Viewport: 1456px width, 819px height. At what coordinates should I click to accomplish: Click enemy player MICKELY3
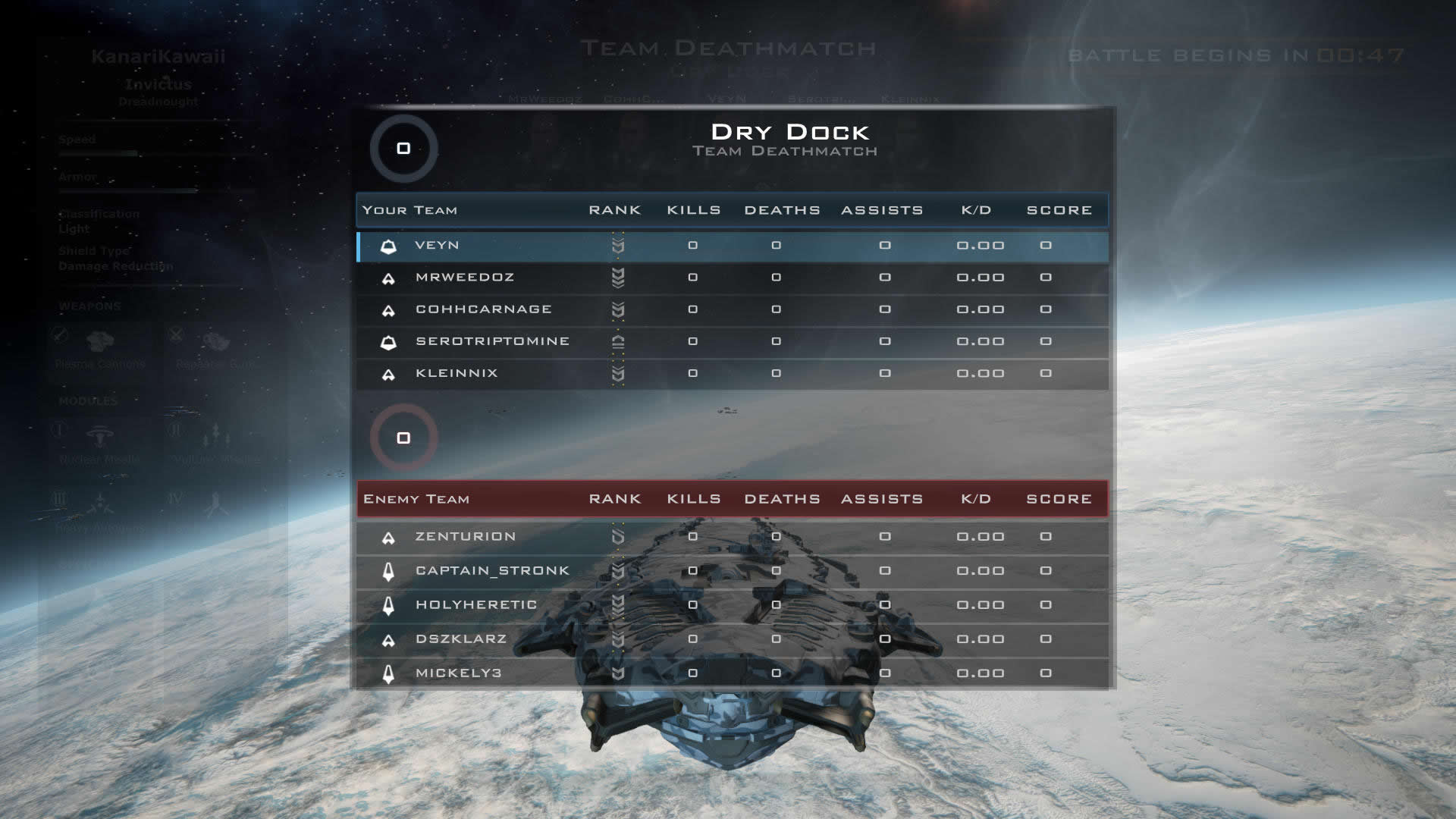[458, 673]
